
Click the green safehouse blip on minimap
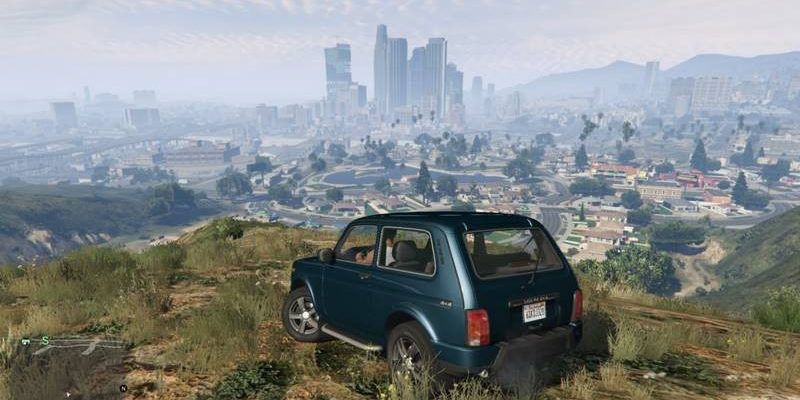point(26,341)
